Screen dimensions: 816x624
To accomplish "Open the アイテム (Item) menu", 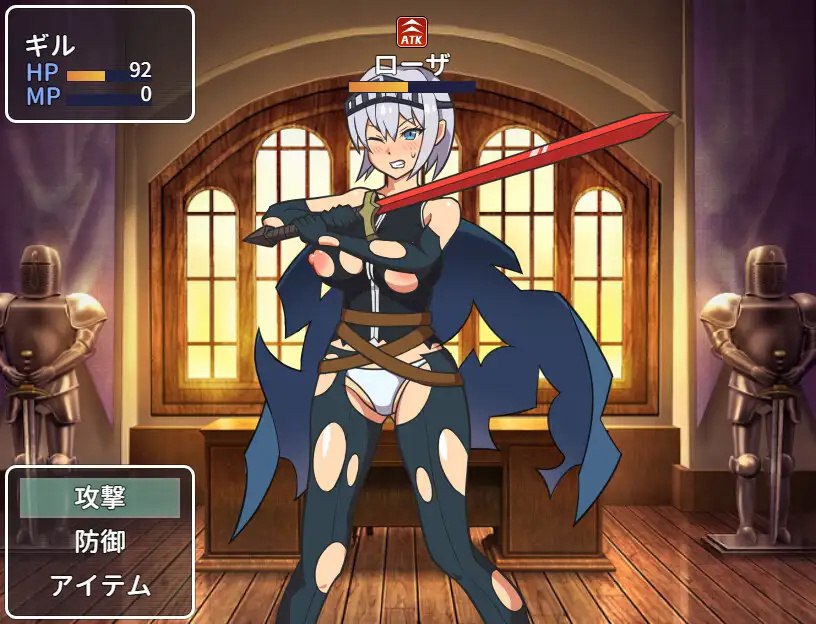I will (x=100, y=585).
